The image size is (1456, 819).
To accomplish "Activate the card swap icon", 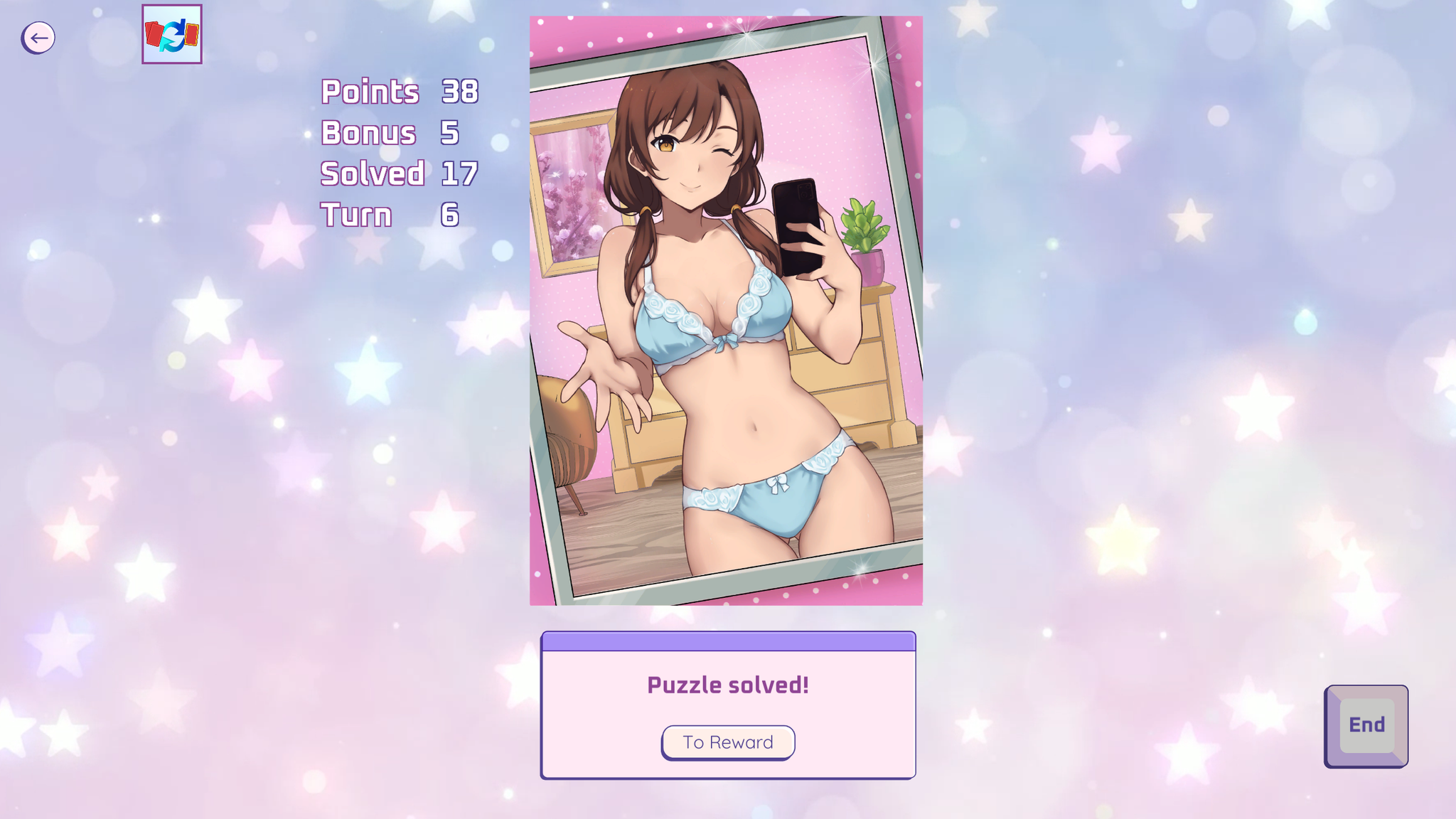I will pyautogui.click(x=172, y=34).
